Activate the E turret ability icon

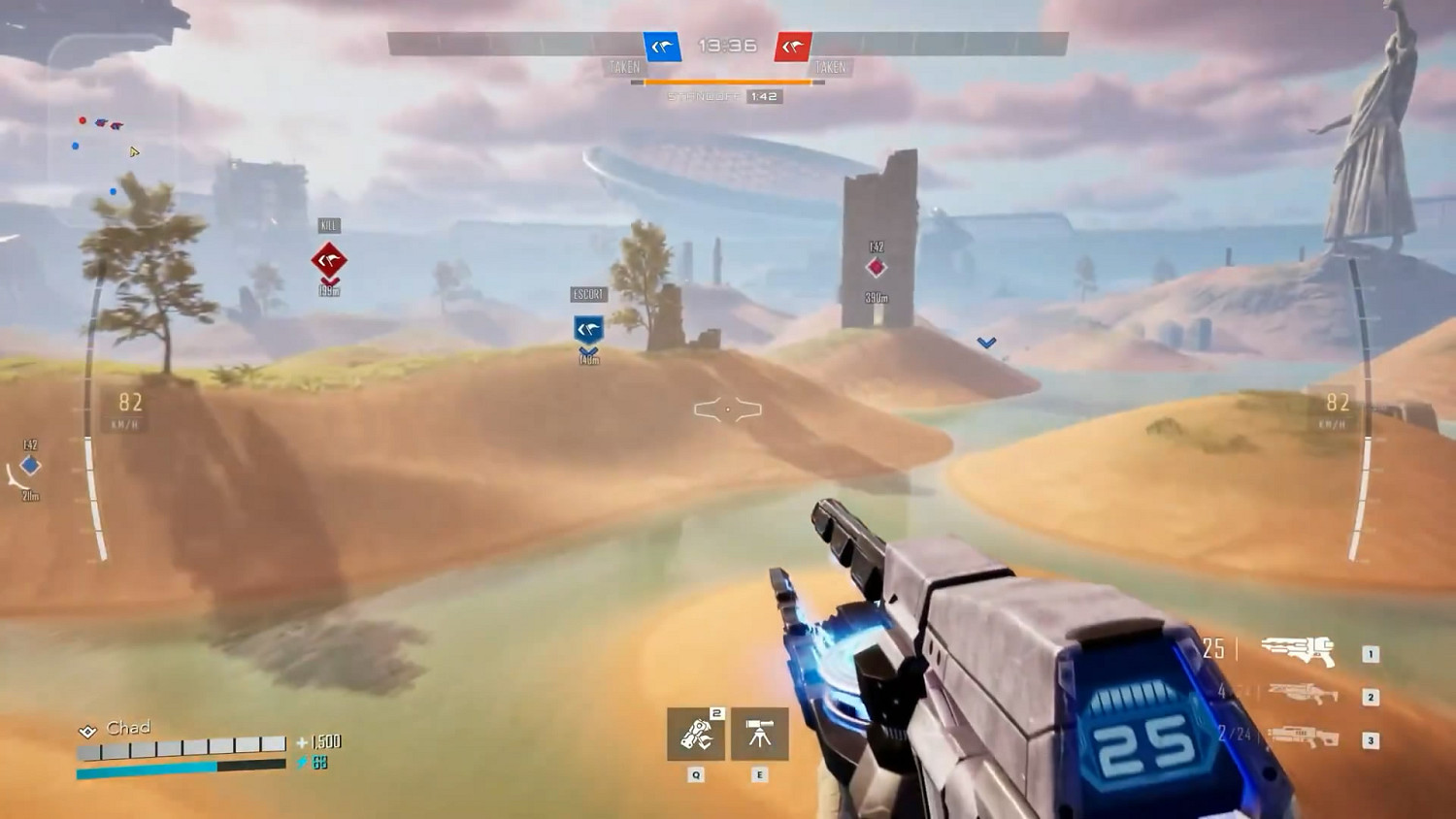click(758, 735)
